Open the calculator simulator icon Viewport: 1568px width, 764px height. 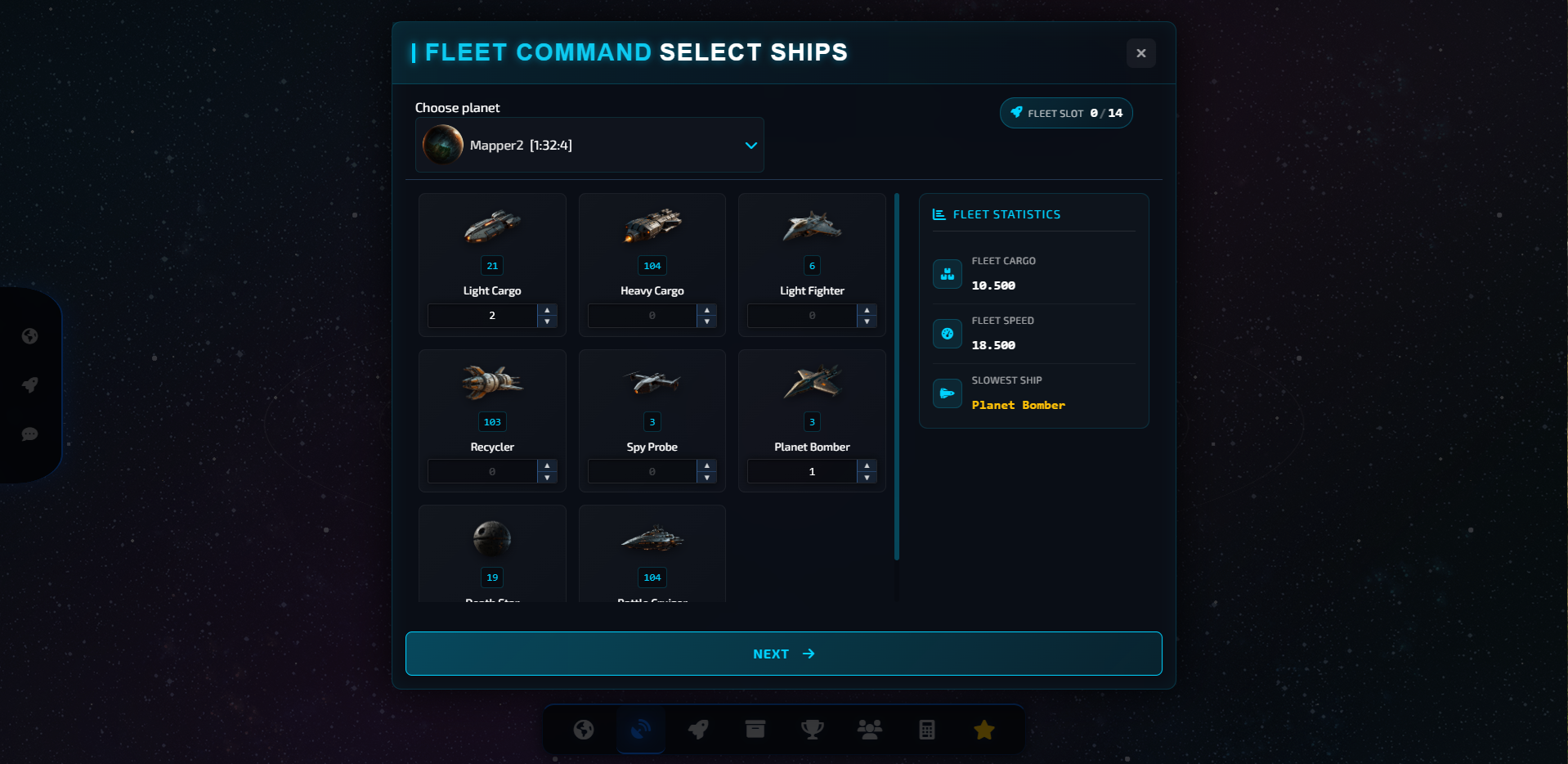point(926,729)
